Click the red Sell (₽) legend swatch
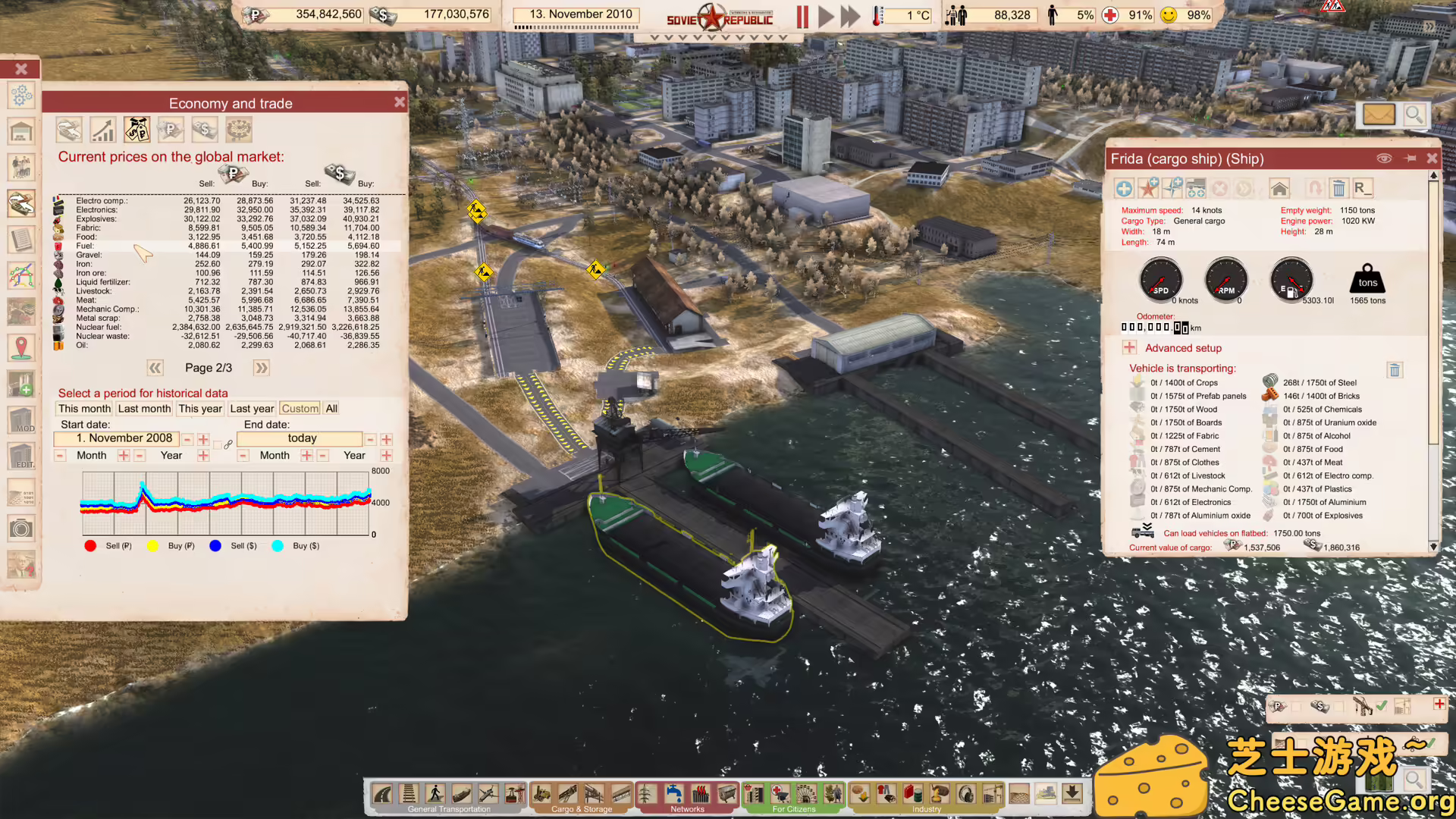Viewport: 1456px width, 819px height. coord(90,545)
